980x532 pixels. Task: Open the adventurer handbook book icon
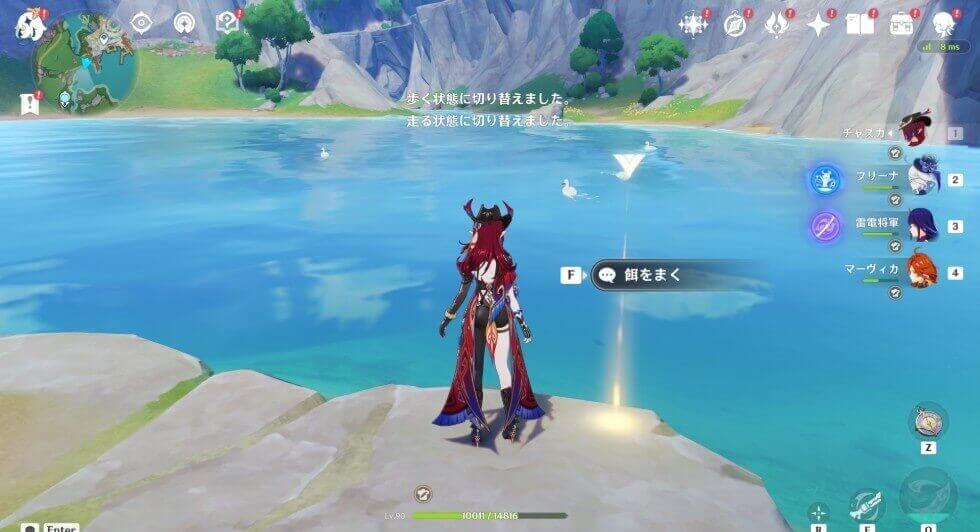pos(859,25)
